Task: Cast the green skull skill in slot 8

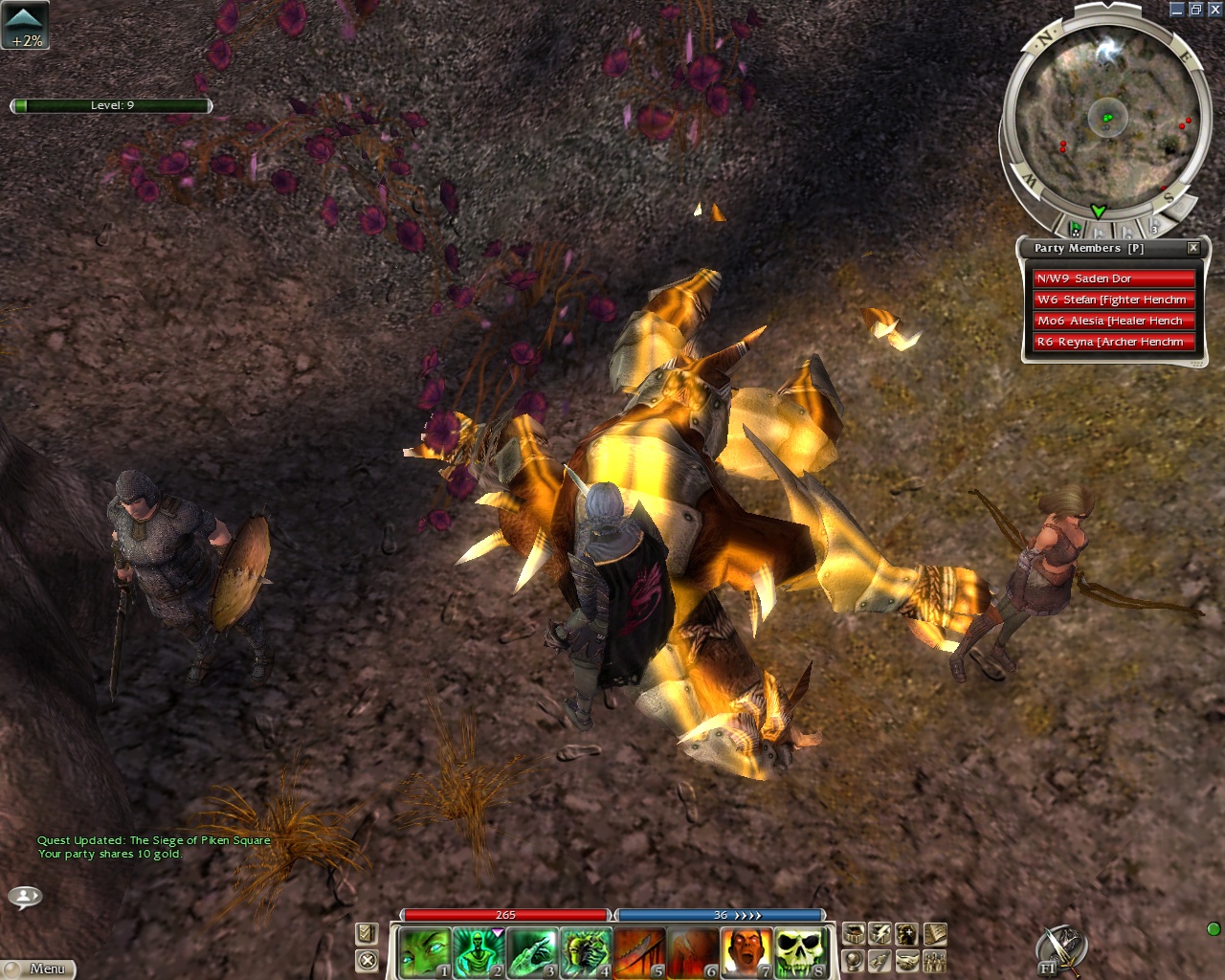Action: [x=798, y=952]
